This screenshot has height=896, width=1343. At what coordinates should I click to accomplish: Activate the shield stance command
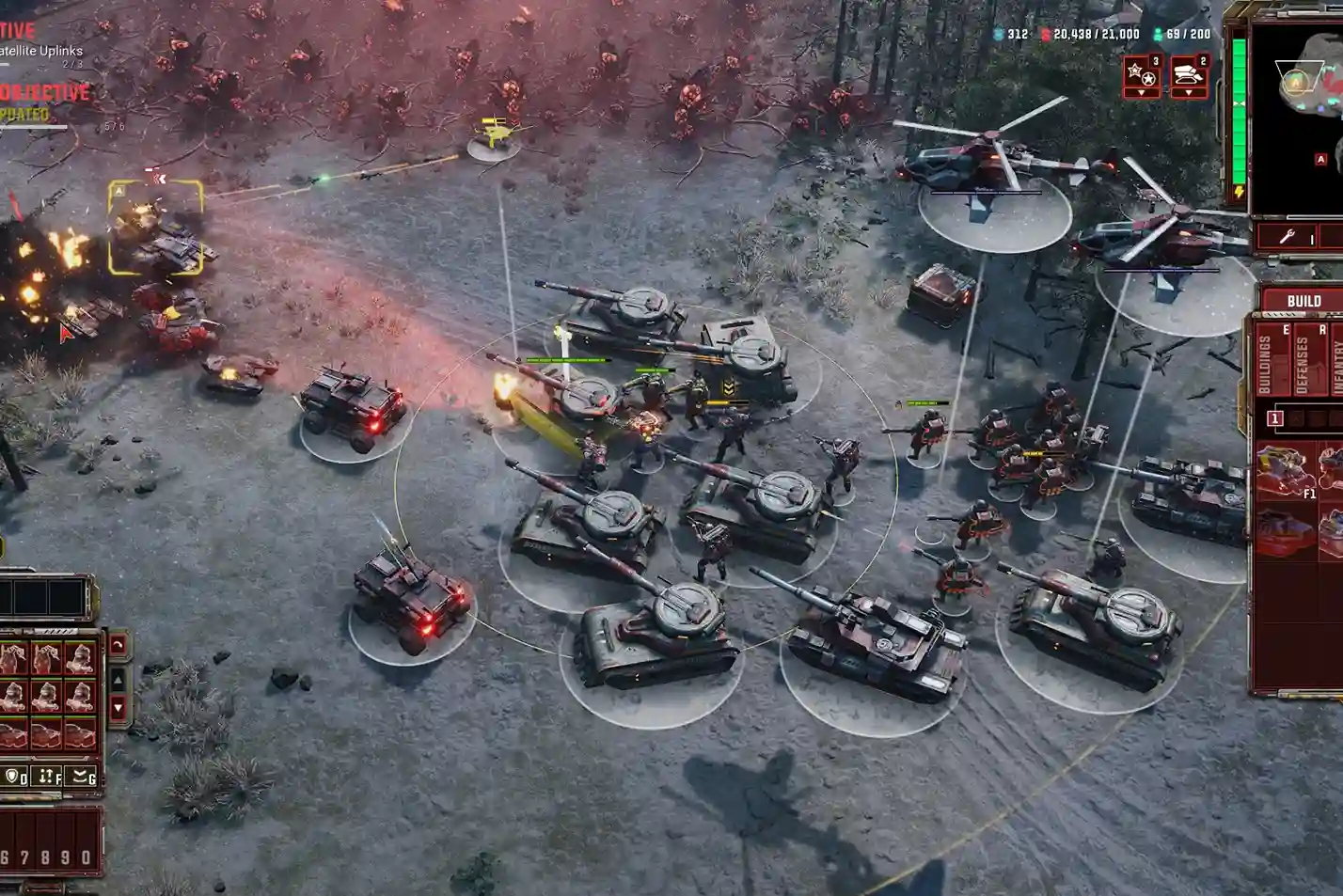point(16,777)
